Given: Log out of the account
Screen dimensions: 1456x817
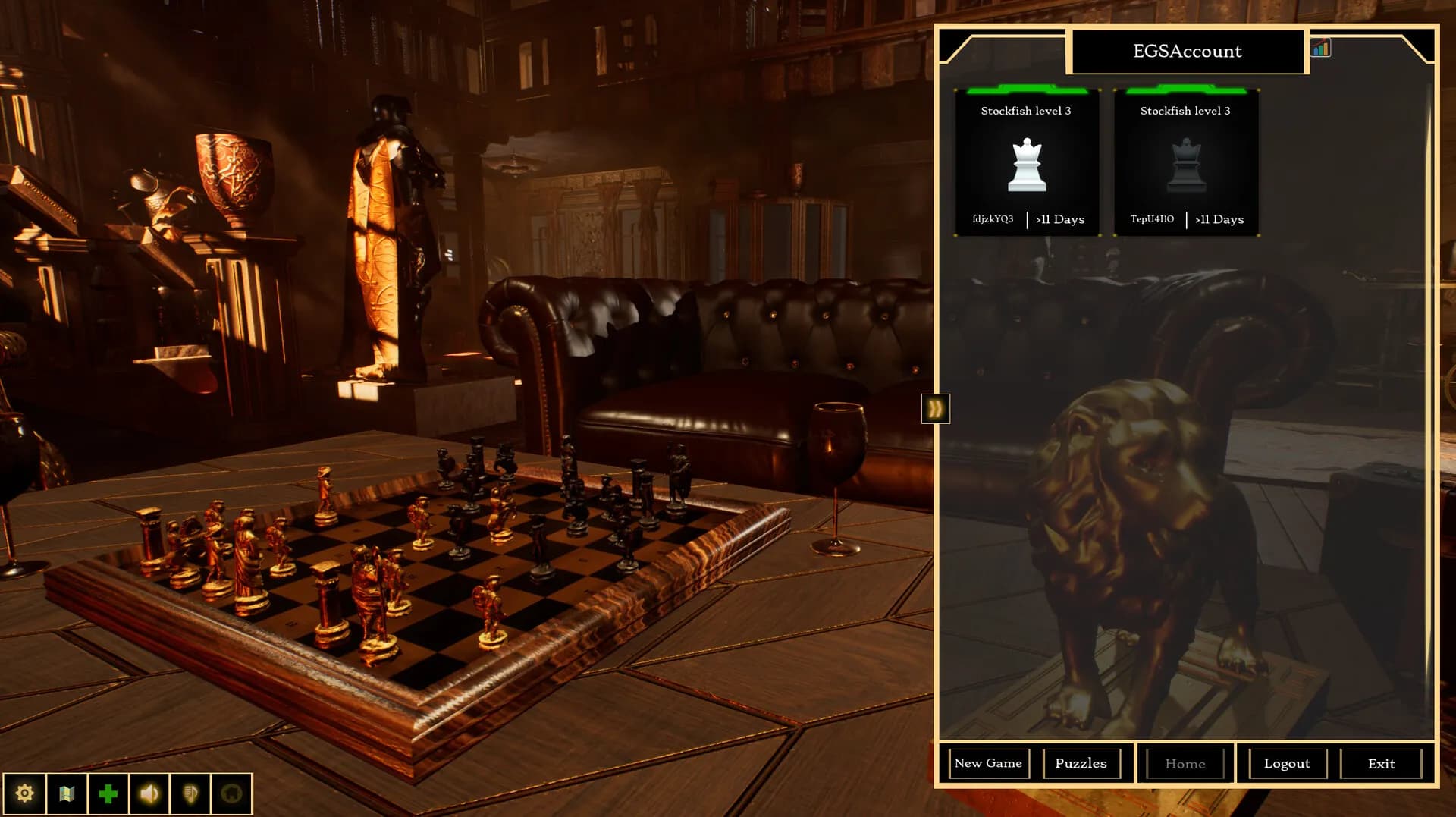Looking at the screenshot, I should click(1286, 764).
